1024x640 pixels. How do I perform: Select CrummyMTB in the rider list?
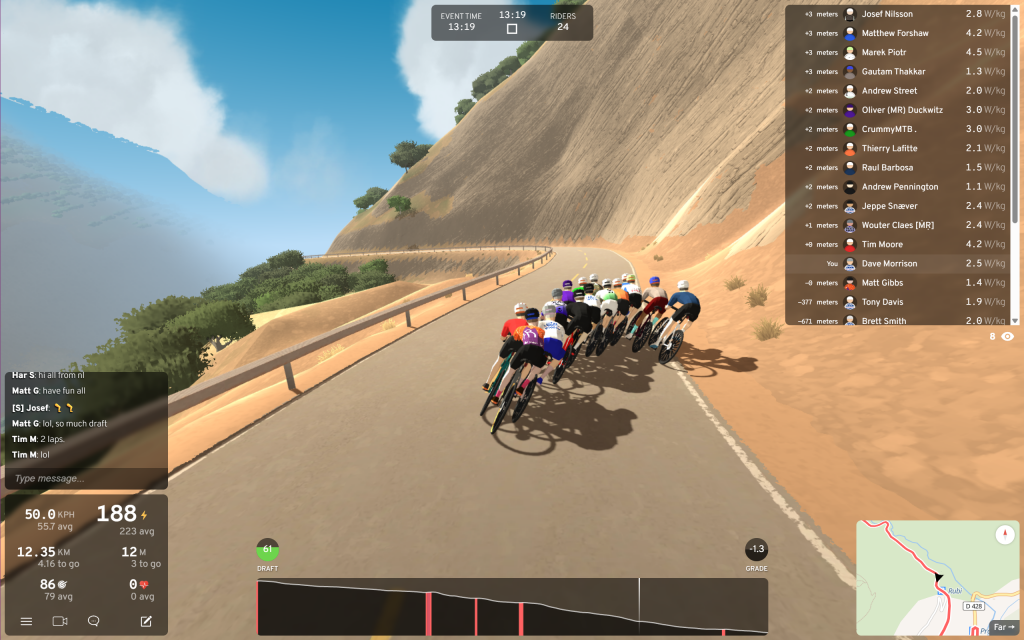889,129
